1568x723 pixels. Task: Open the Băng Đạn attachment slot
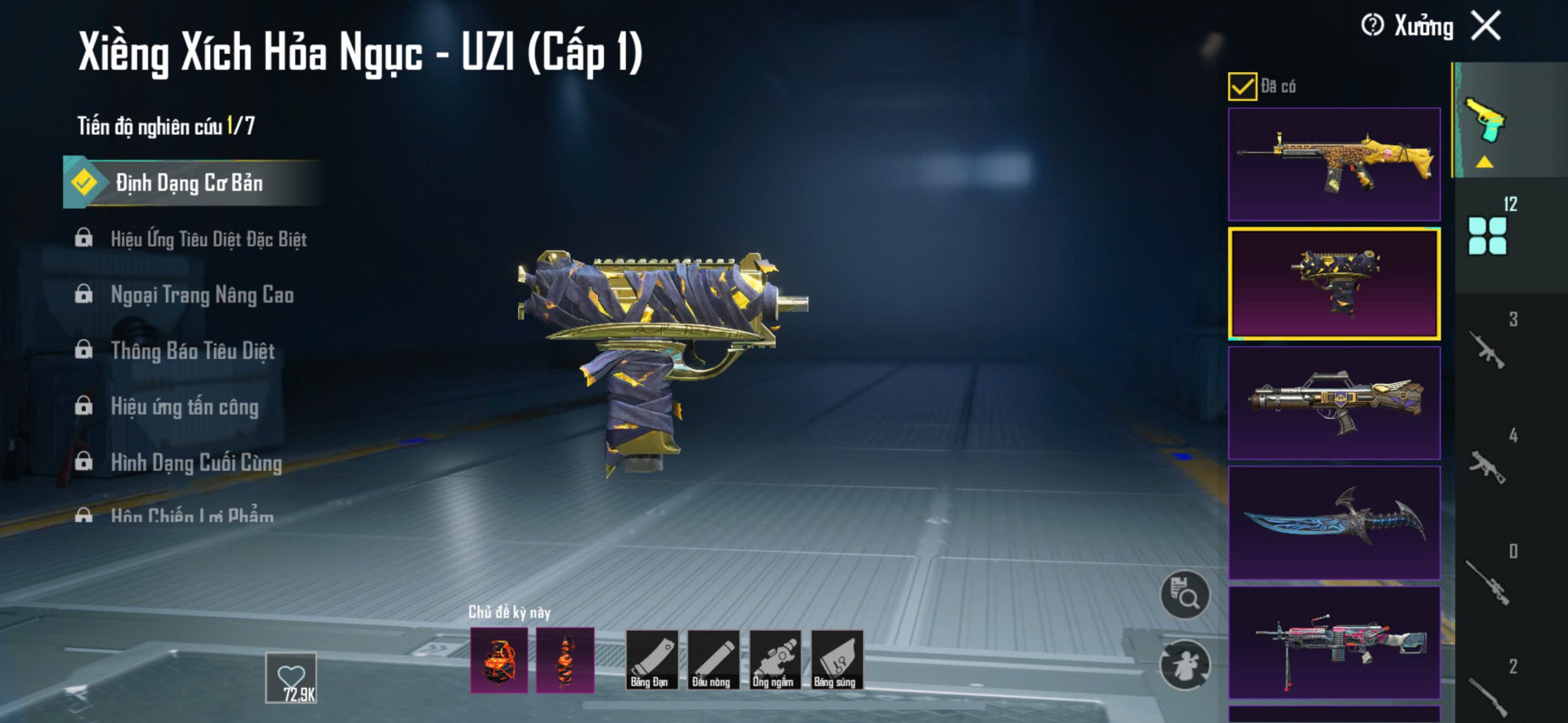(x=652, y=660)
